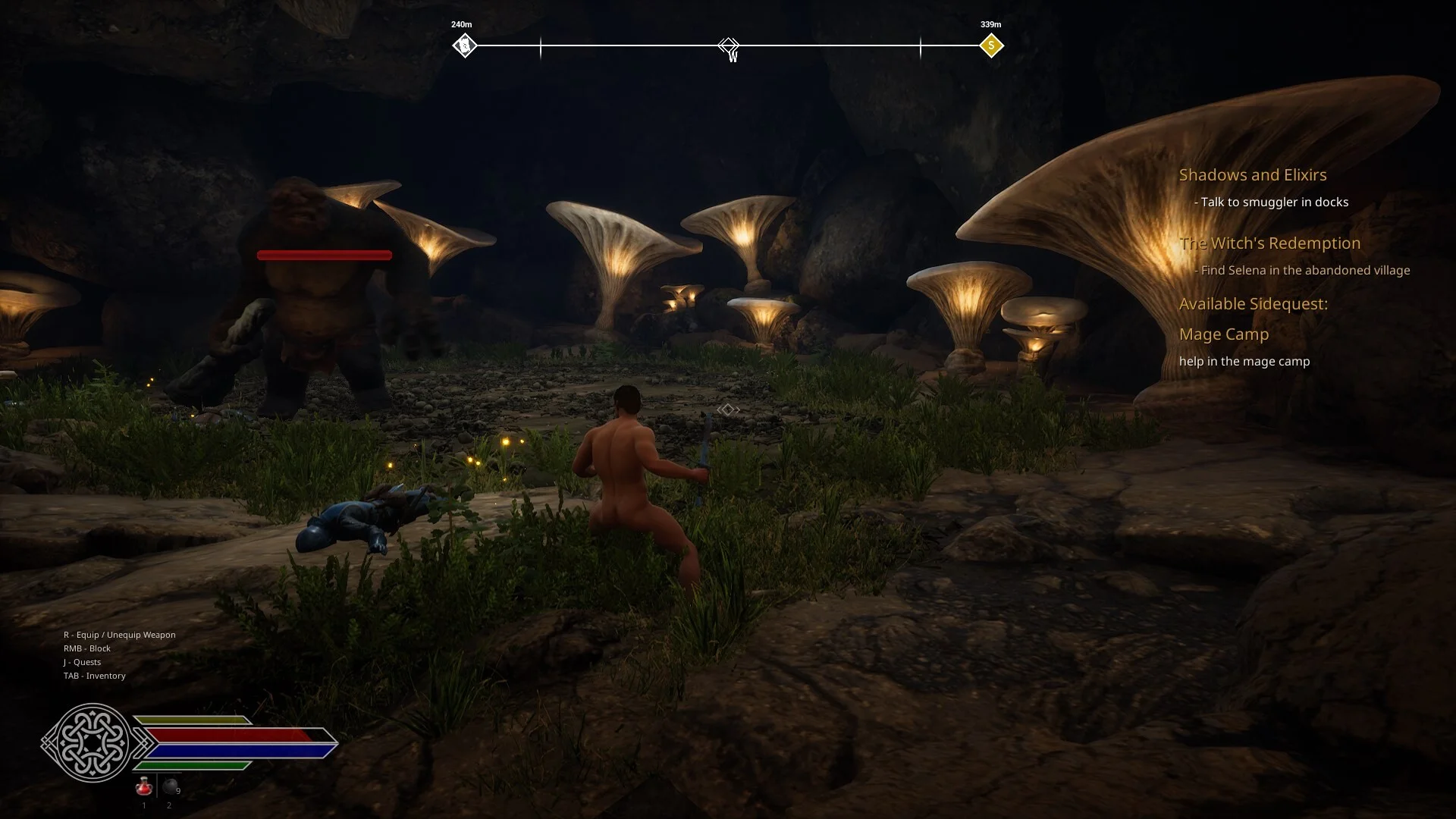Click the yellow quest marker at 339m

point(990,46)
